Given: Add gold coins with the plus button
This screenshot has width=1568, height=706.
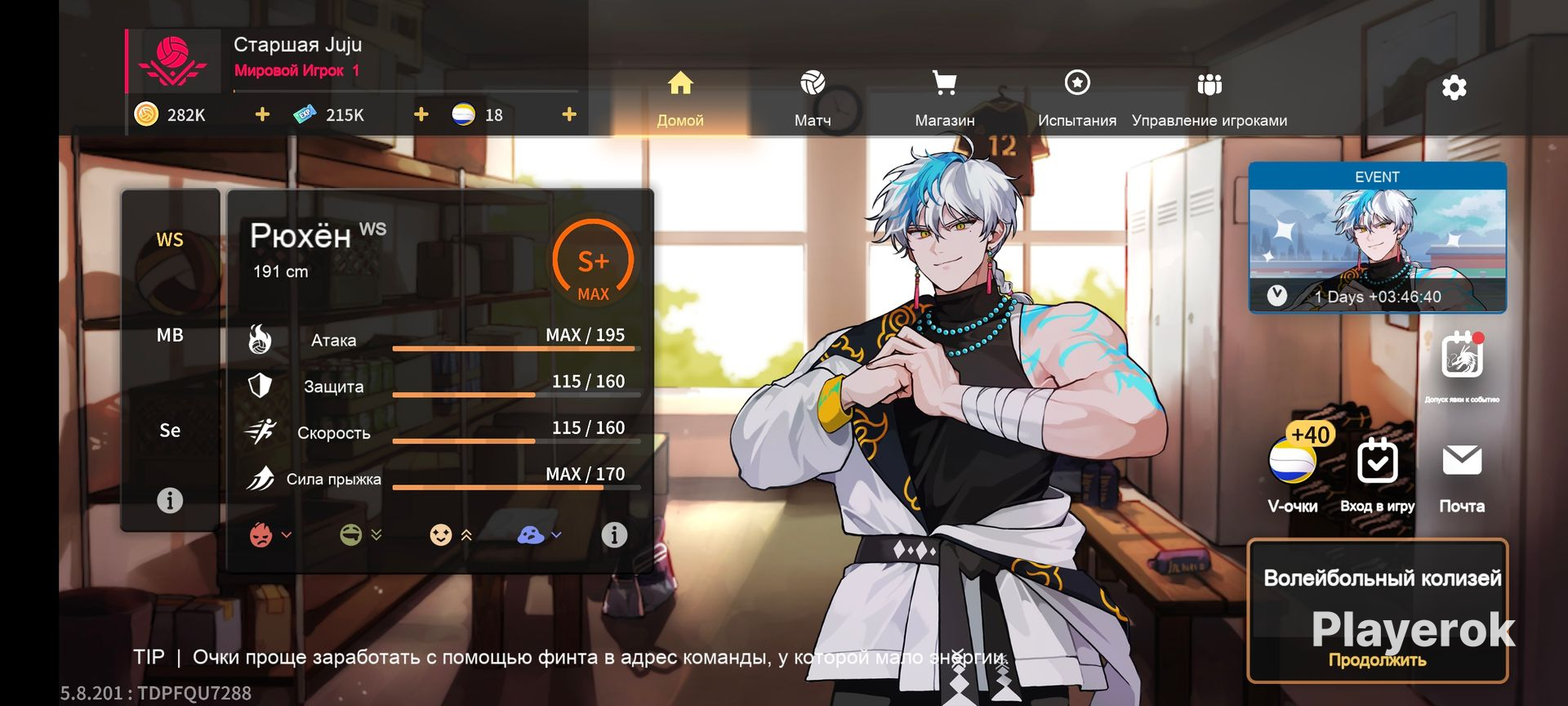Looking at the screenshot, I should (262, 114).
